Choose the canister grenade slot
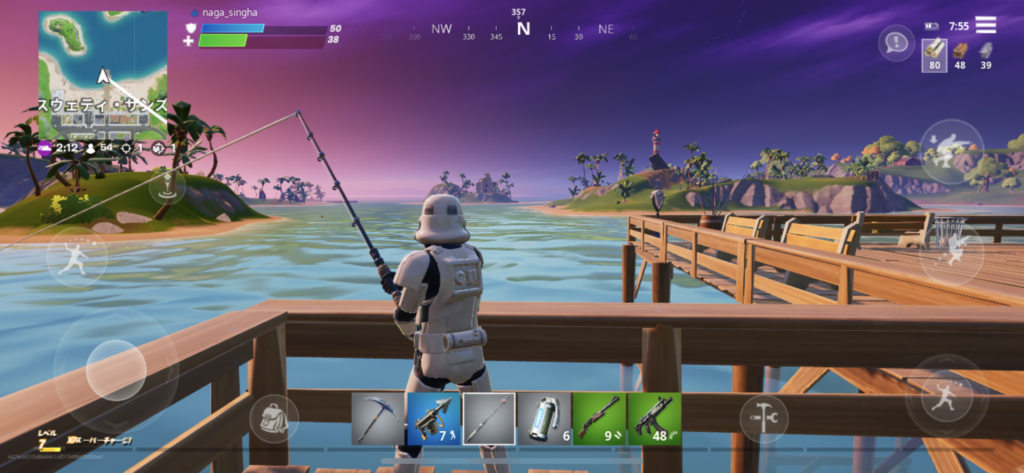This screenshot has width=1024, height=473. [543, 418]
